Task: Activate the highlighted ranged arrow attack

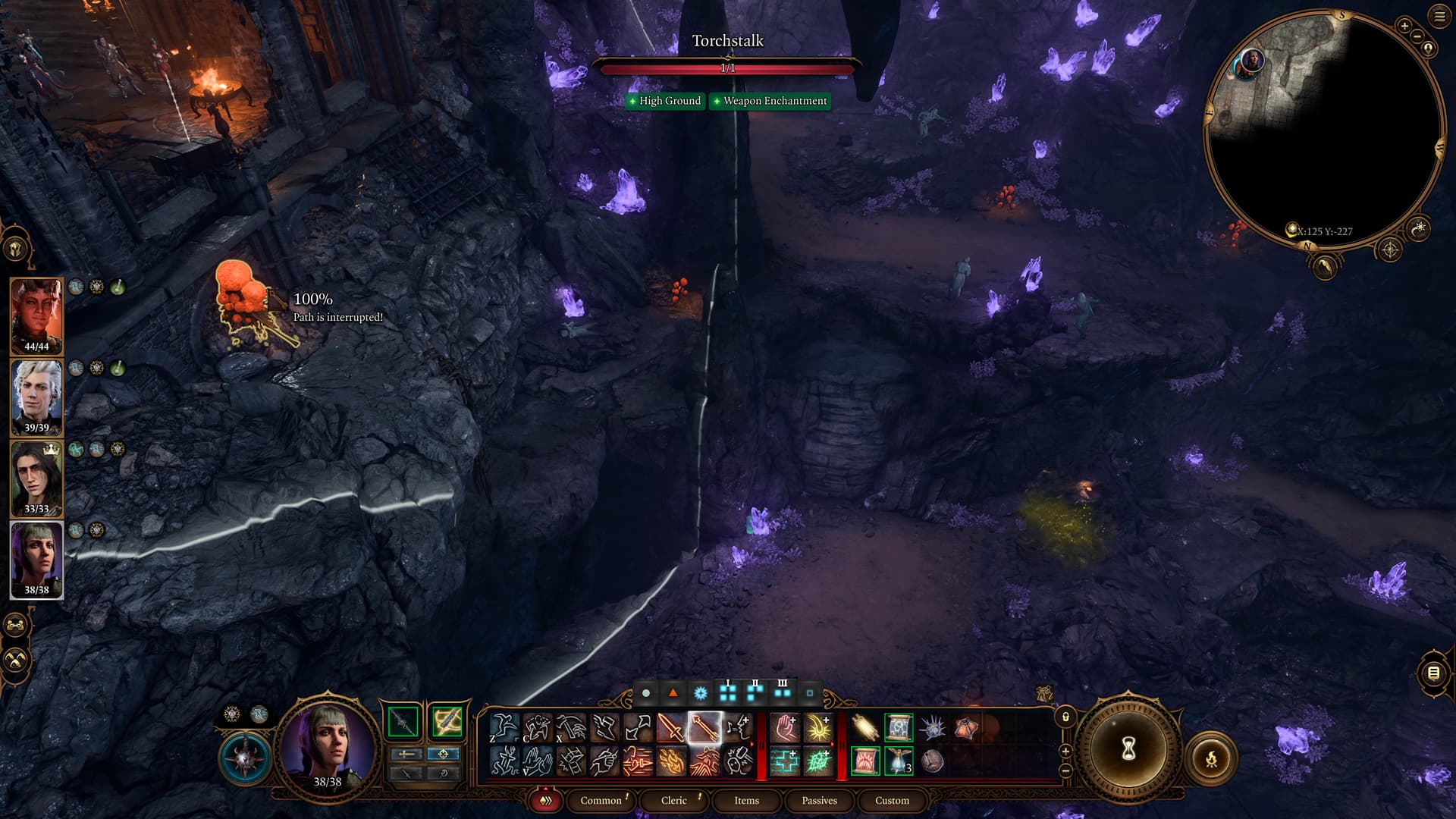Action: [704, 728]
